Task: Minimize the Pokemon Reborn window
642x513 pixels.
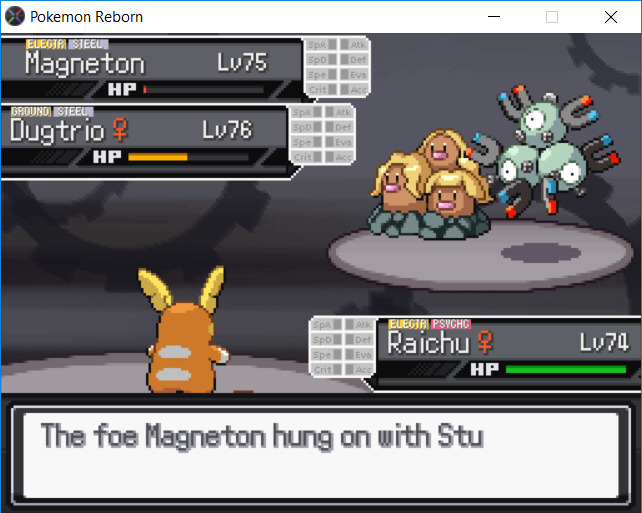Action: (493, 17)
